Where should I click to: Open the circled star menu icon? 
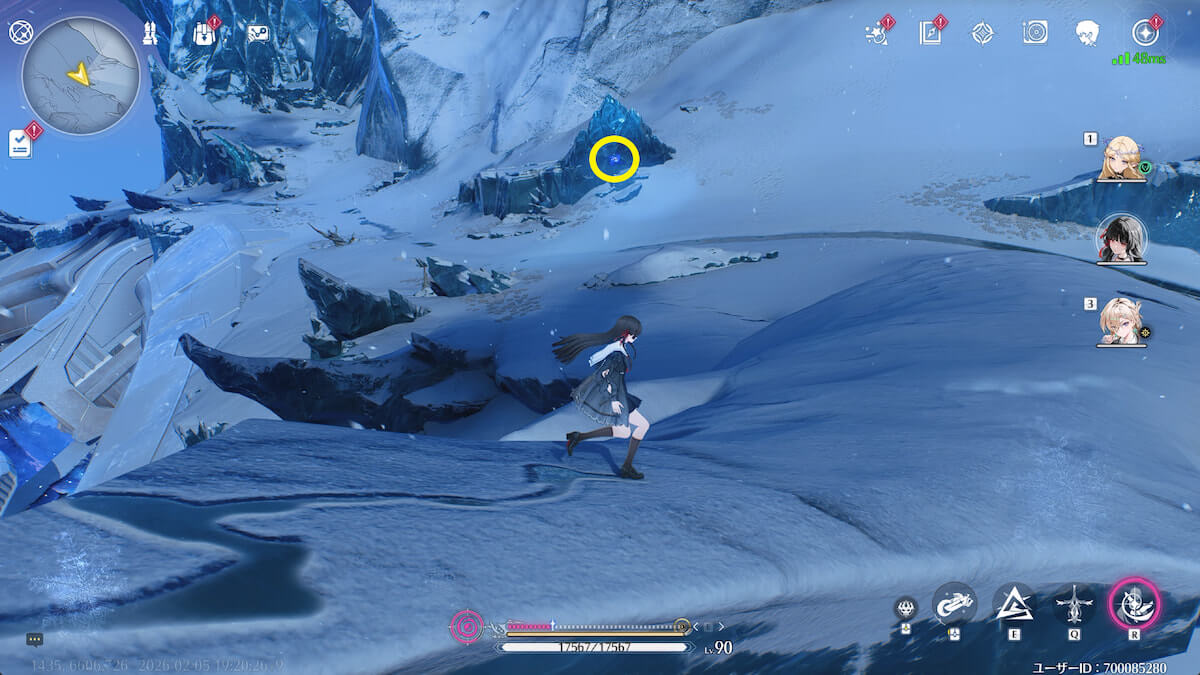(1144, 32)
